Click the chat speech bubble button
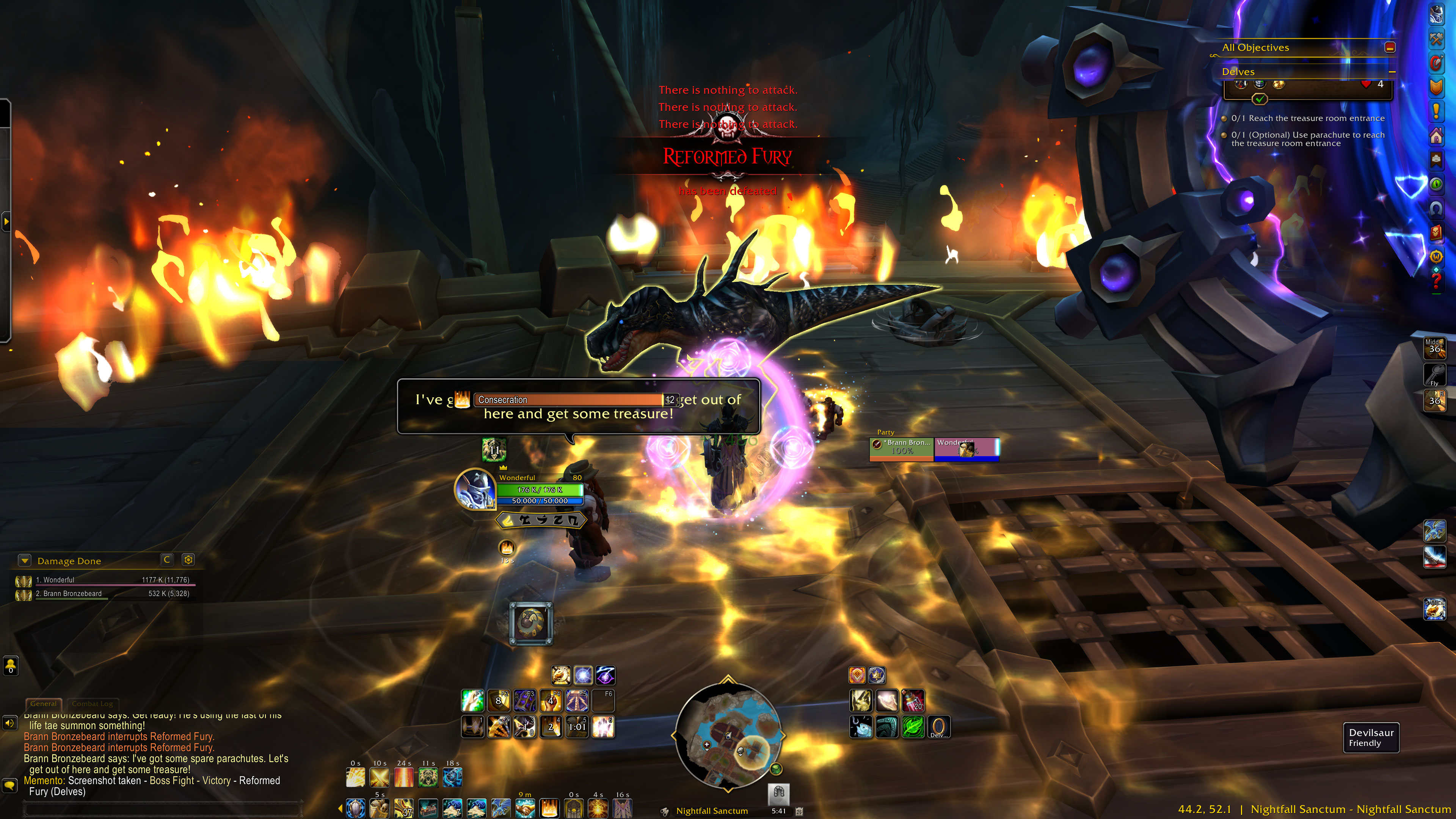The width and height of the screenshot is (1456, 819). click(x=9, y=785)
